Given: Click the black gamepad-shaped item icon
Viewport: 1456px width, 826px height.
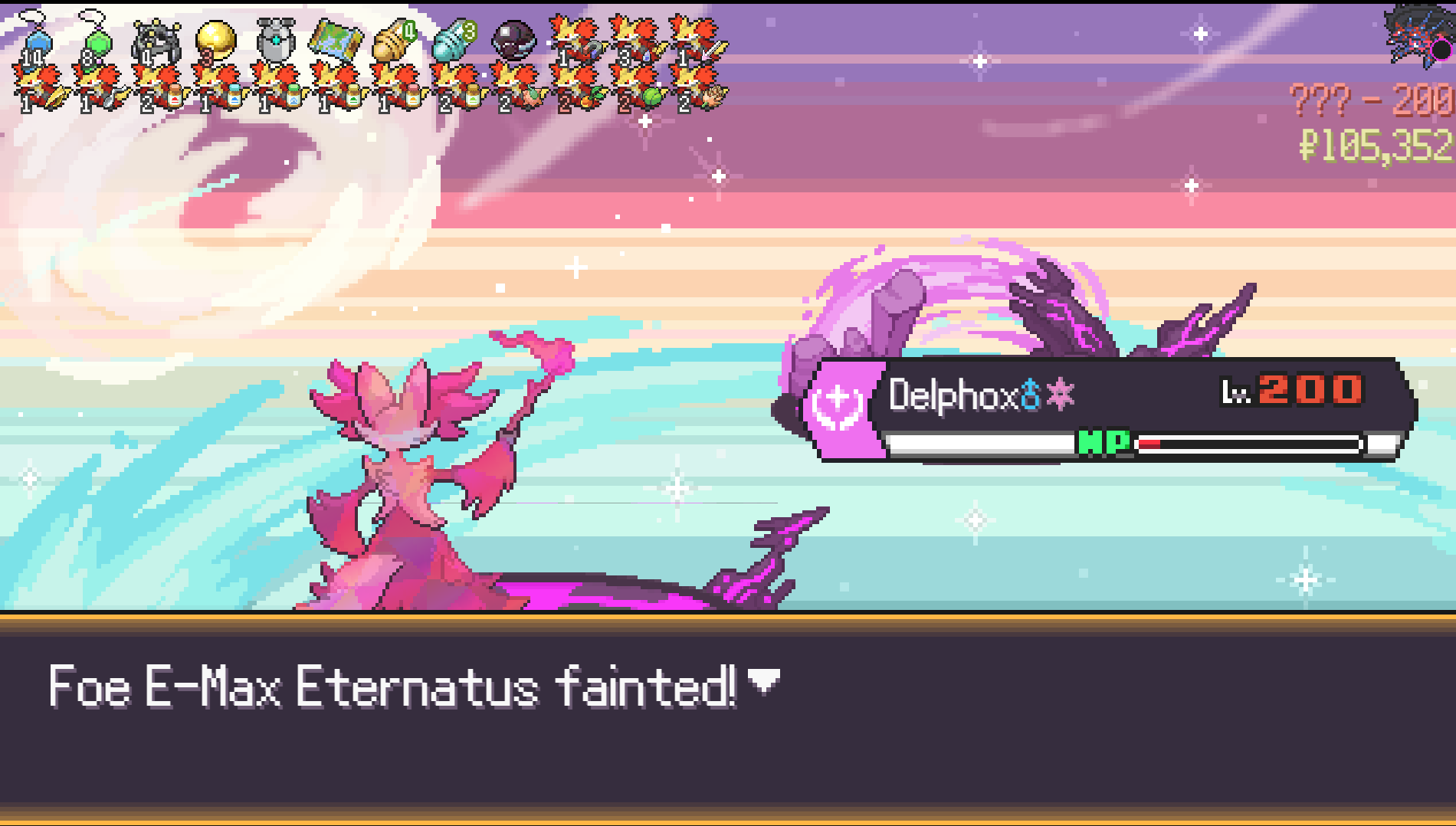Looking at the screenshot, I should pos(156,40).
